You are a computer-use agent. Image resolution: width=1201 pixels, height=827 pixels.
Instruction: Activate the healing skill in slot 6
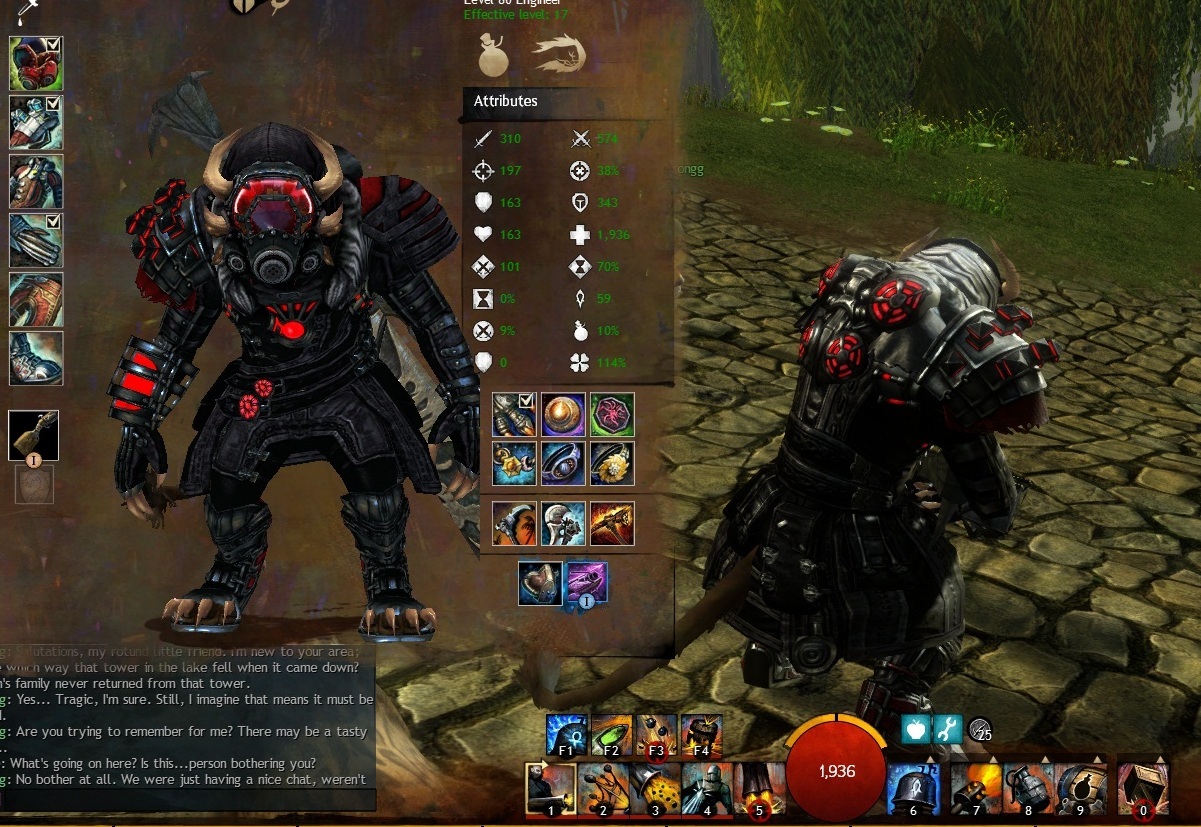tap(912, 788)
